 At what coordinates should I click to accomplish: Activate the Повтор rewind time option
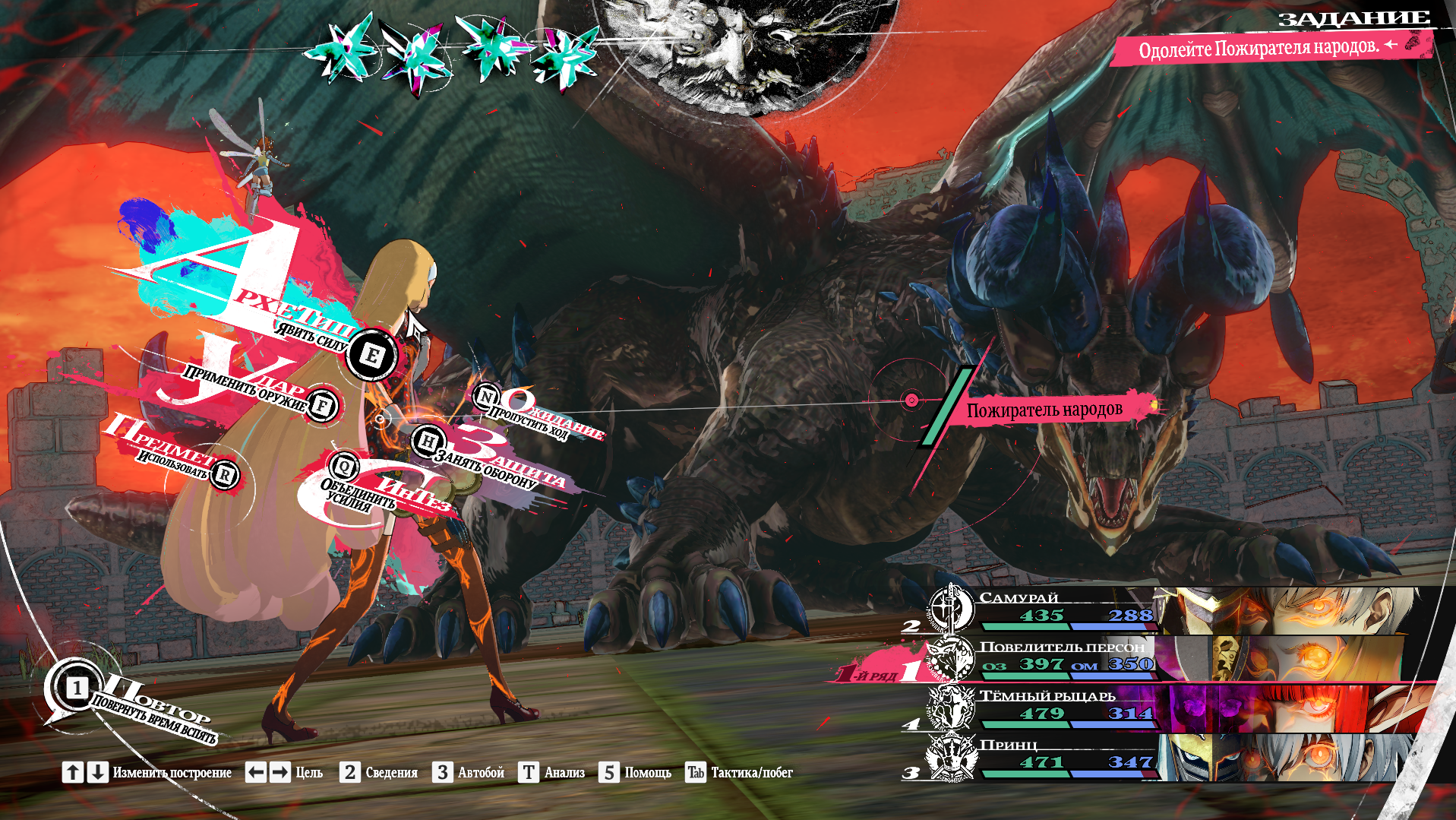click(77, 689)
